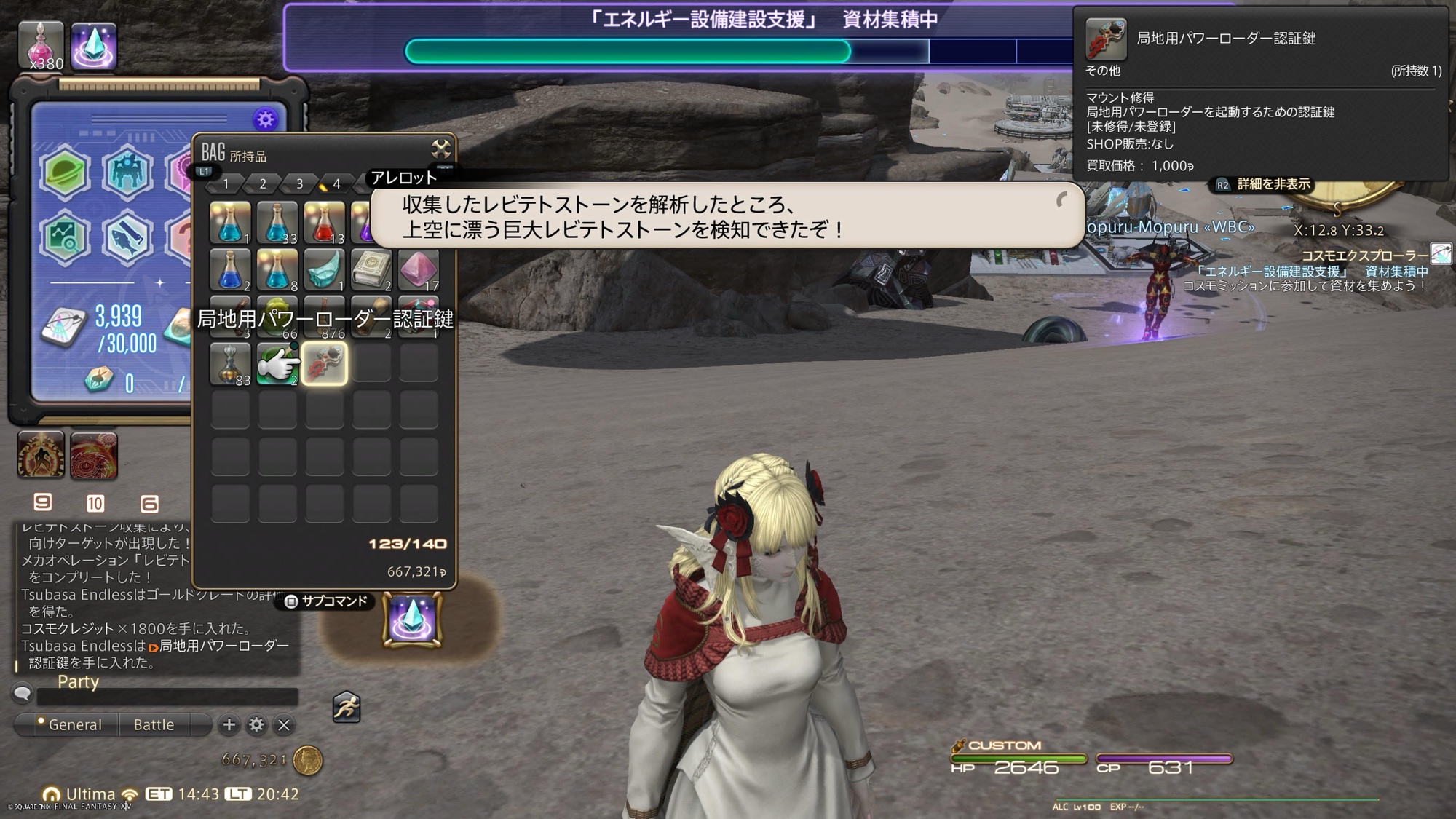Open bag tab 2
Screen dimensions: 1456x819
pyautogui.click(x=263, y=184)
